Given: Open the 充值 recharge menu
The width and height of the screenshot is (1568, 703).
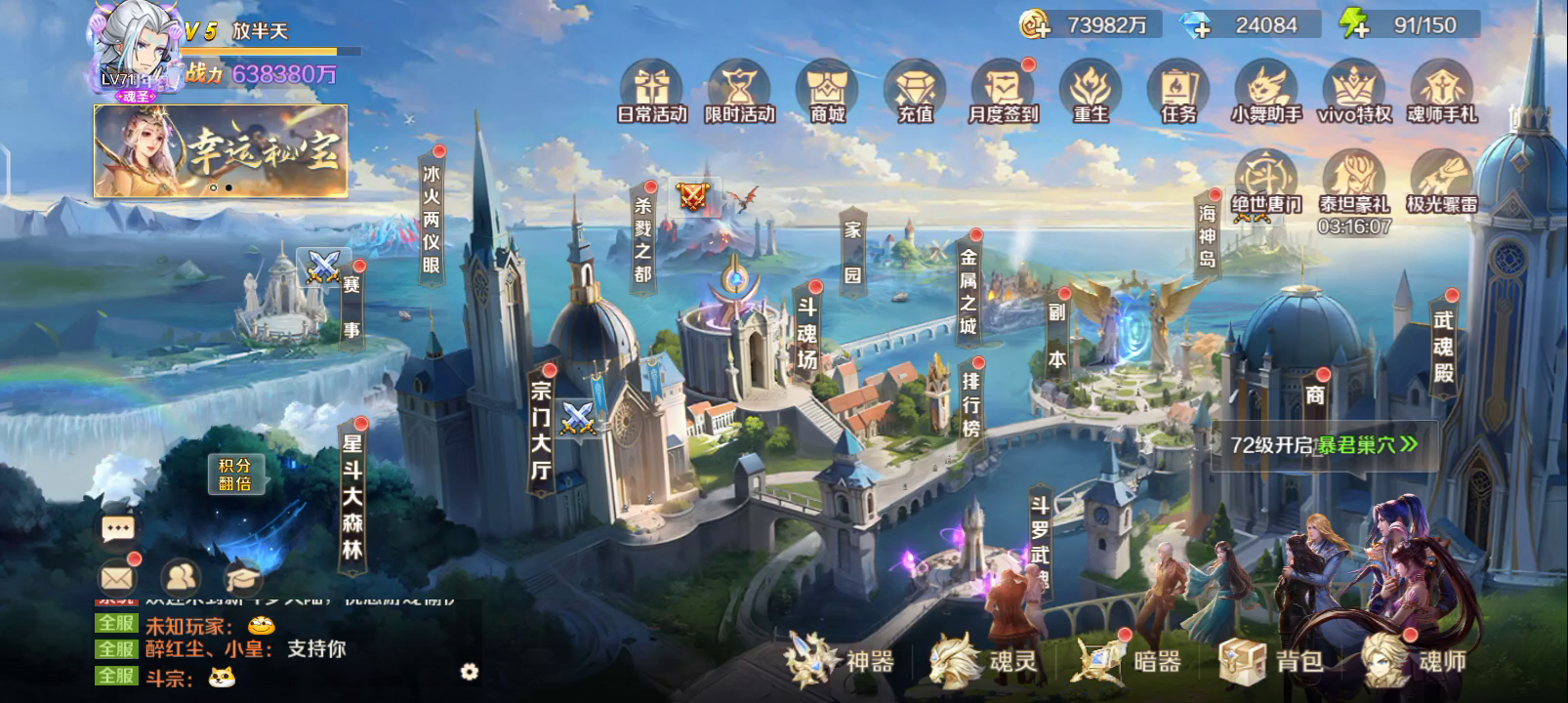Looking at the screenshot, I should pyautogui.click(x=916, y=92).
